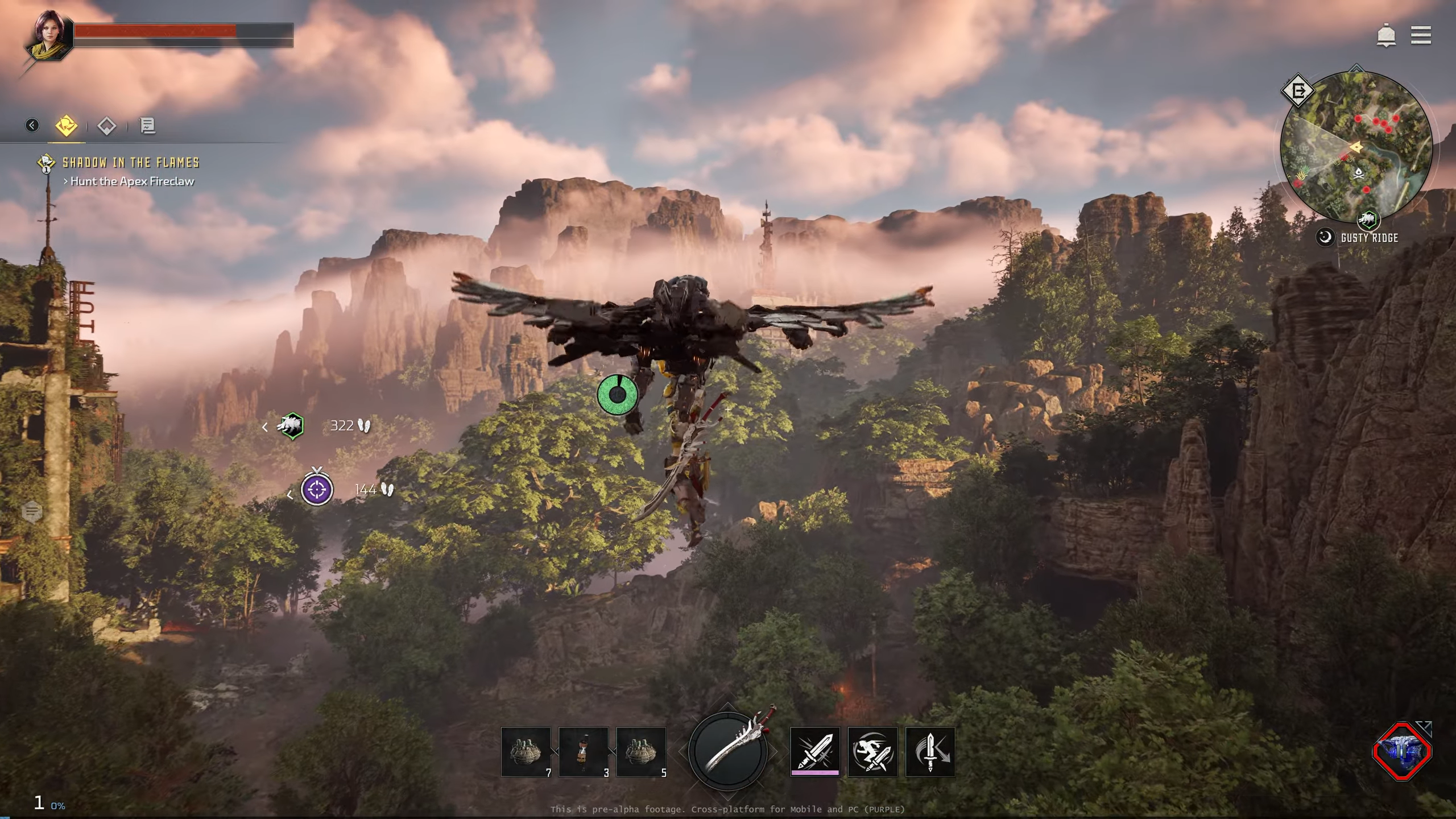The height and width of the screenshot is (819, 1456).
Task: Select the Hunt the Apex Fireclaw objective
Action: click(131, 181)
